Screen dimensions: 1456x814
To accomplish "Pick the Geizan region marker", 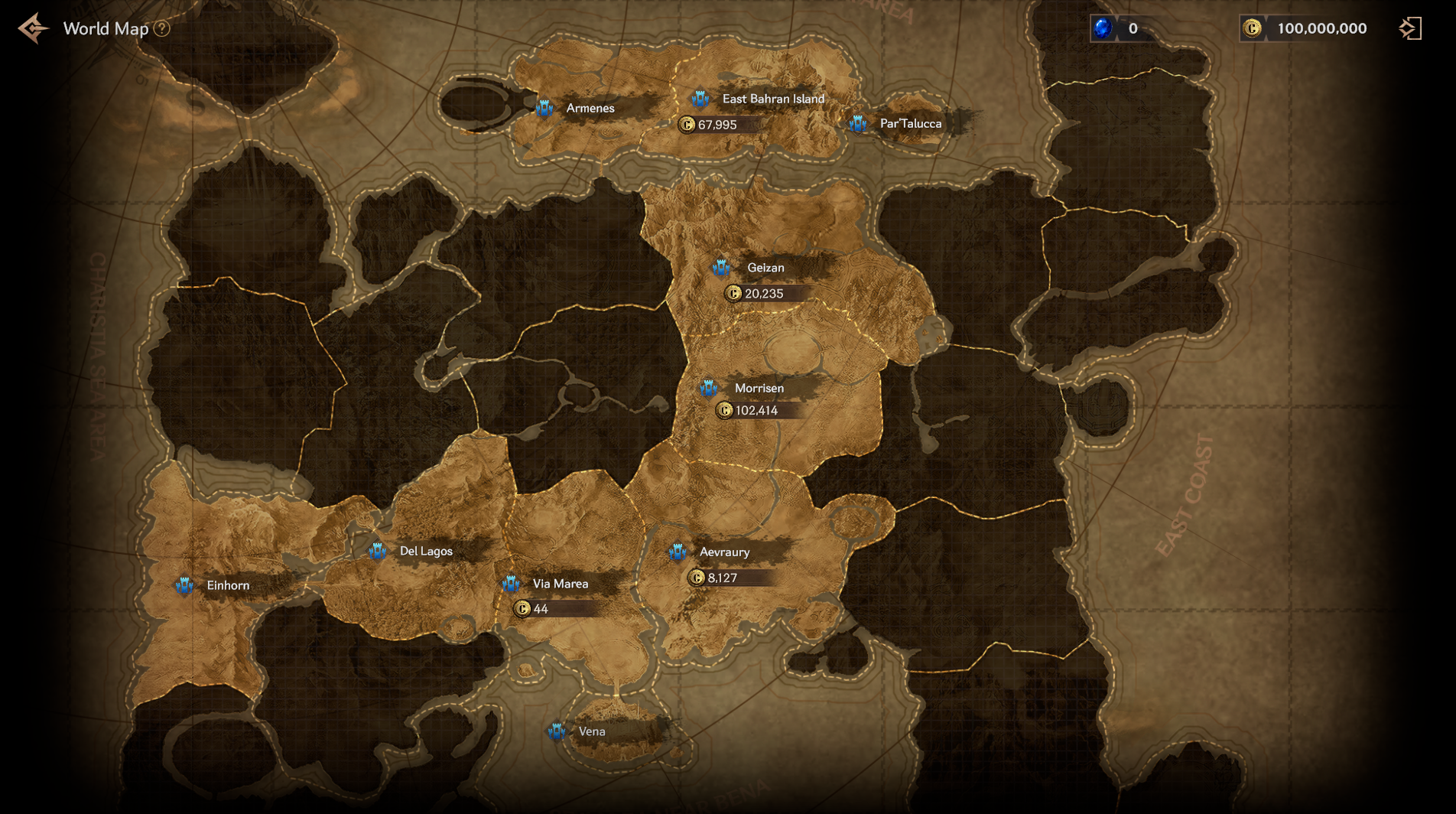I will 720,268.
